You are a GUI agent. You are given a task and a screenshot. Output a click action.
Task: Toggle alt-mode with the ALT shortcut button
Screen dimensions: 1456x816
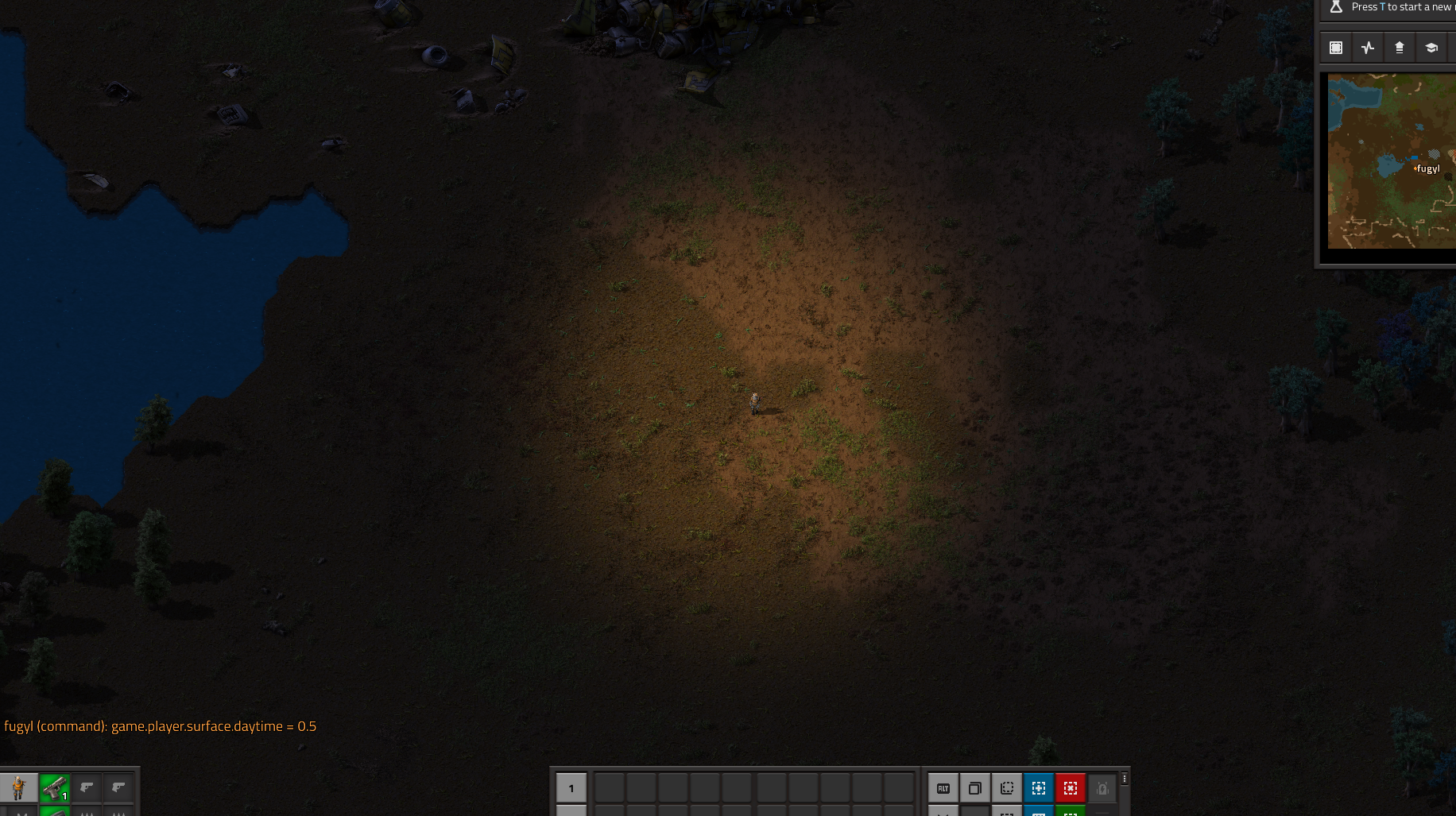[943, 788]
